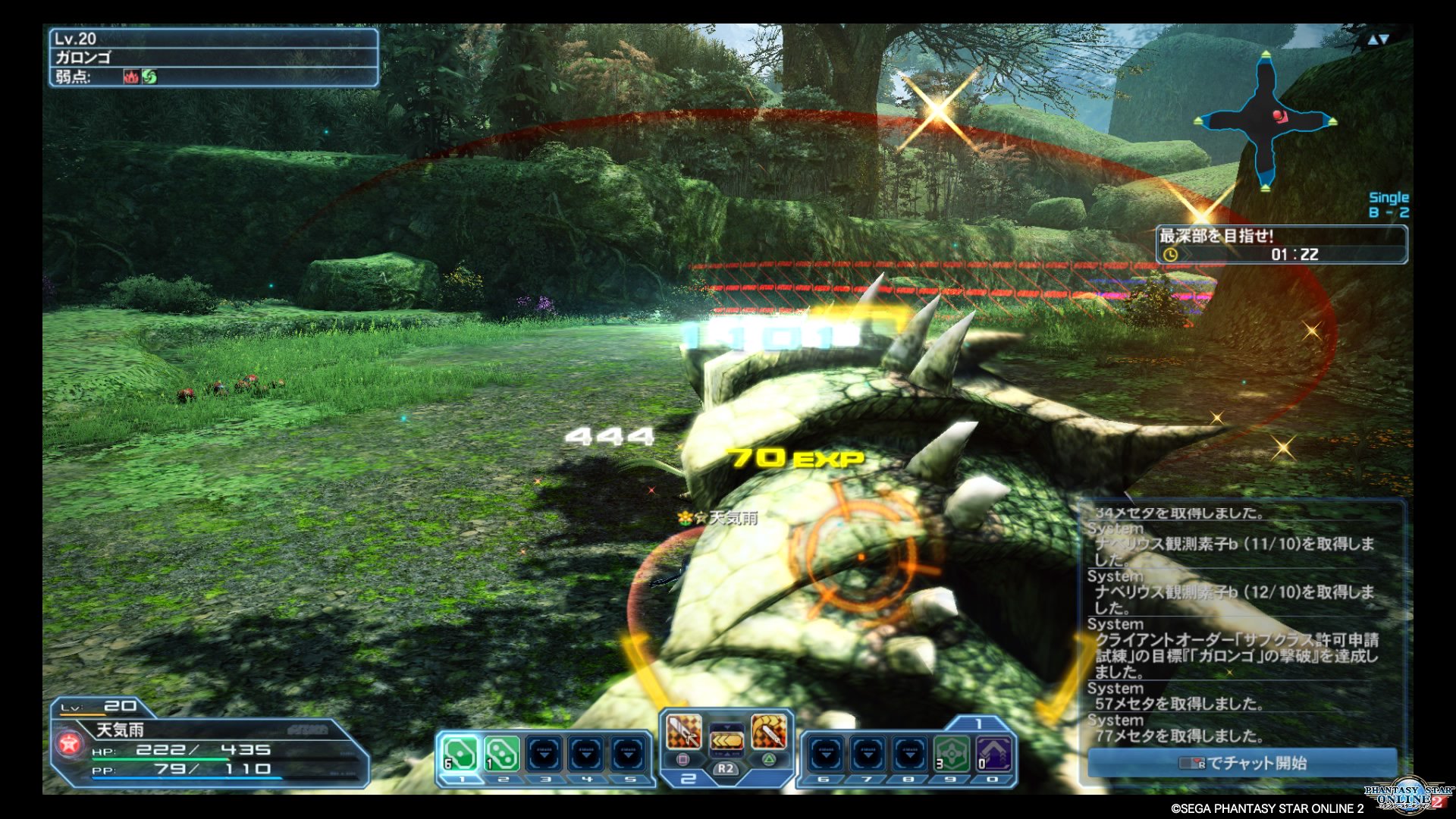The width and height of the screenshot is (1456, 819).
Task: Select the centre yellow chevron weapon action
Action: click(726, 739)
